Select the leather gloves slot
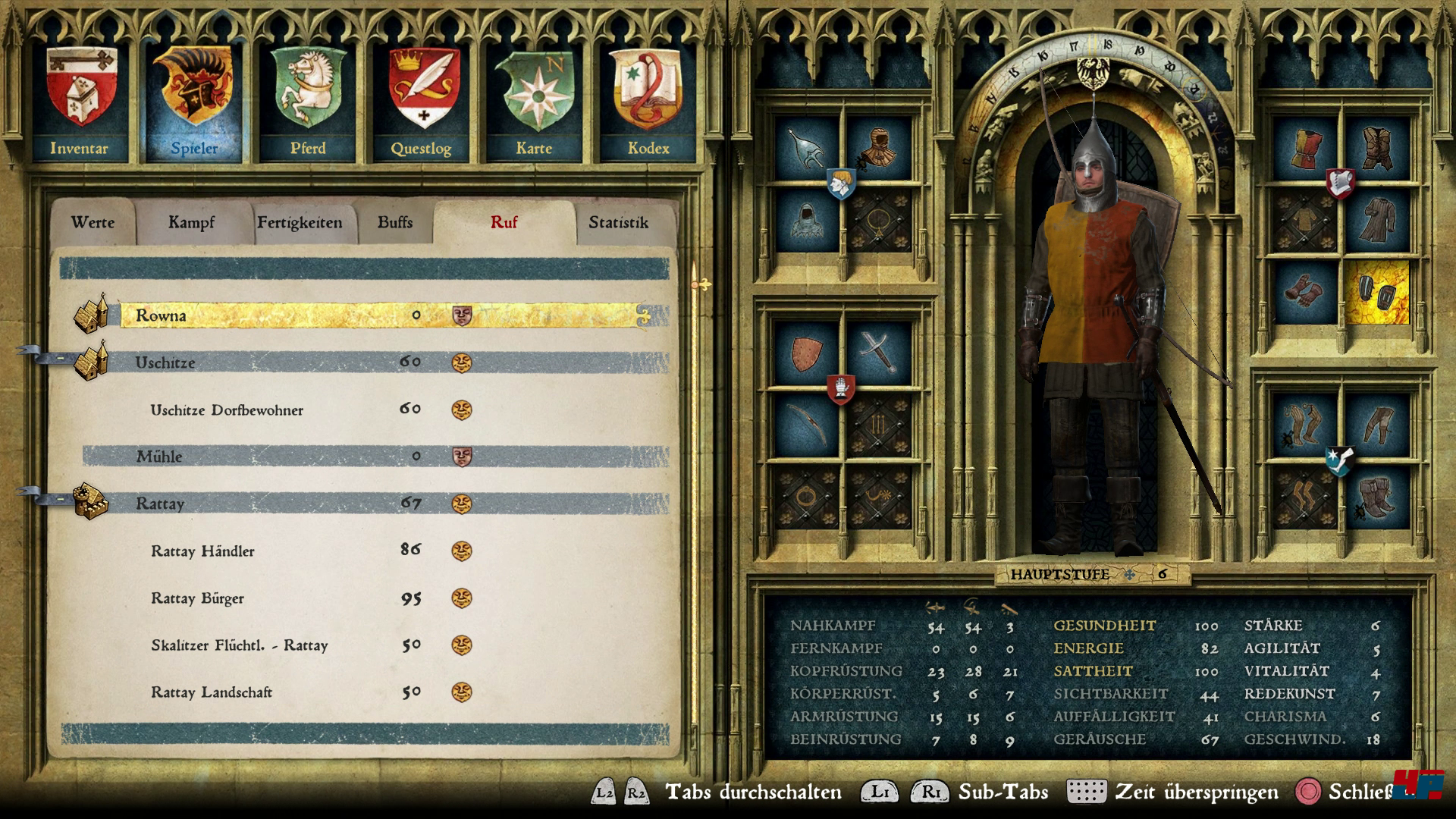The image size is (1456, 819). [x=1304, y=292]
